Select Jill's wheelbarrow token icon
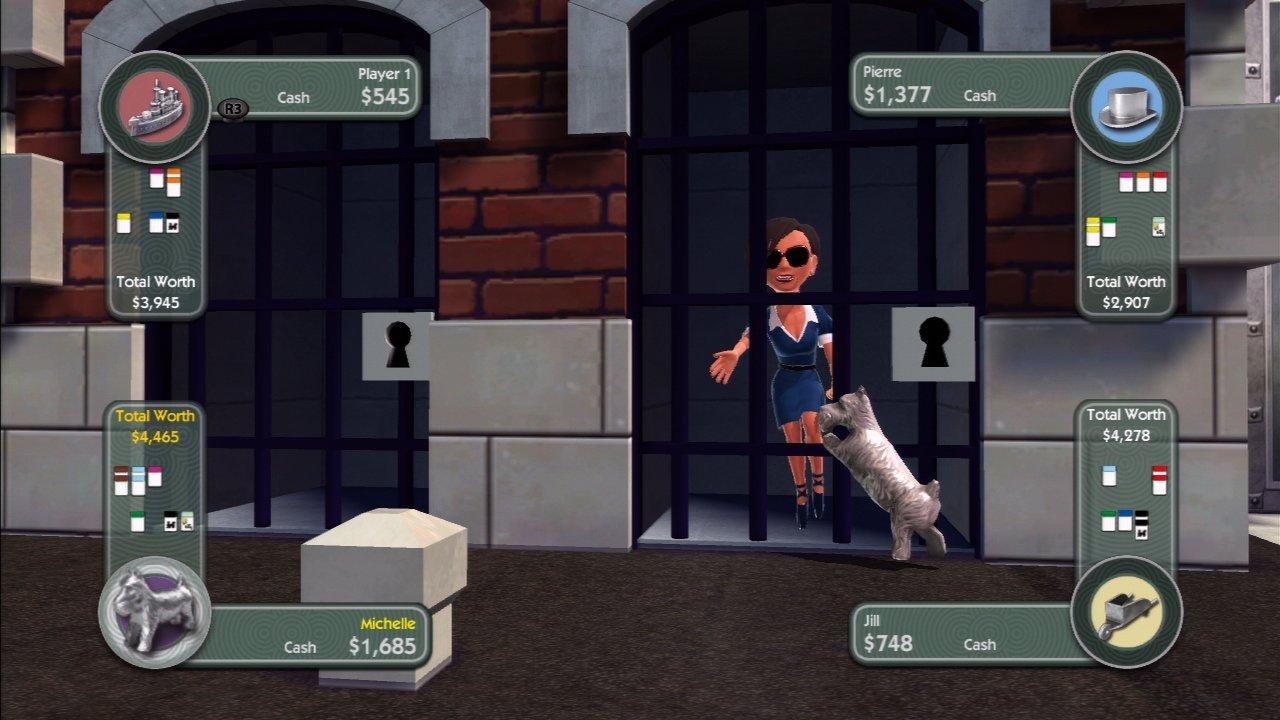Screen dimensions: 1280x720 (1127, 613)
